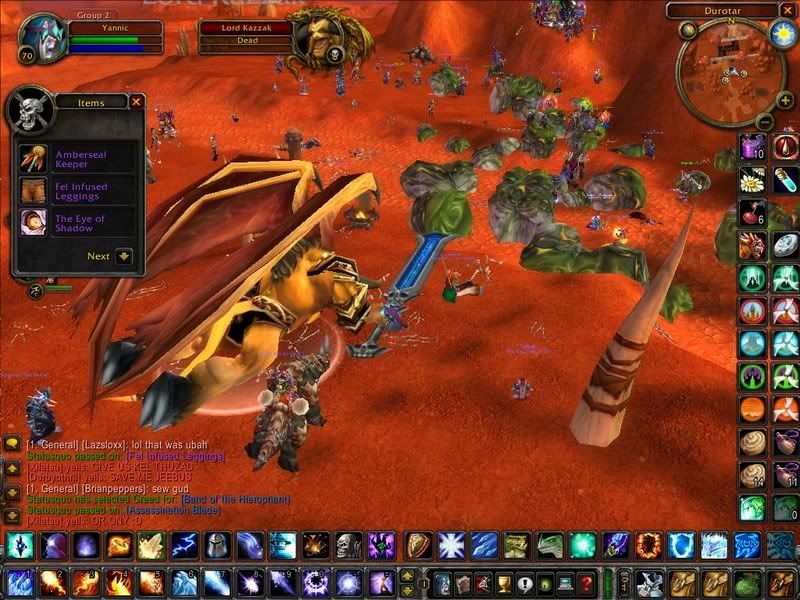Open the chat speech bubble menu
The image size is (800, 600).
11,443
